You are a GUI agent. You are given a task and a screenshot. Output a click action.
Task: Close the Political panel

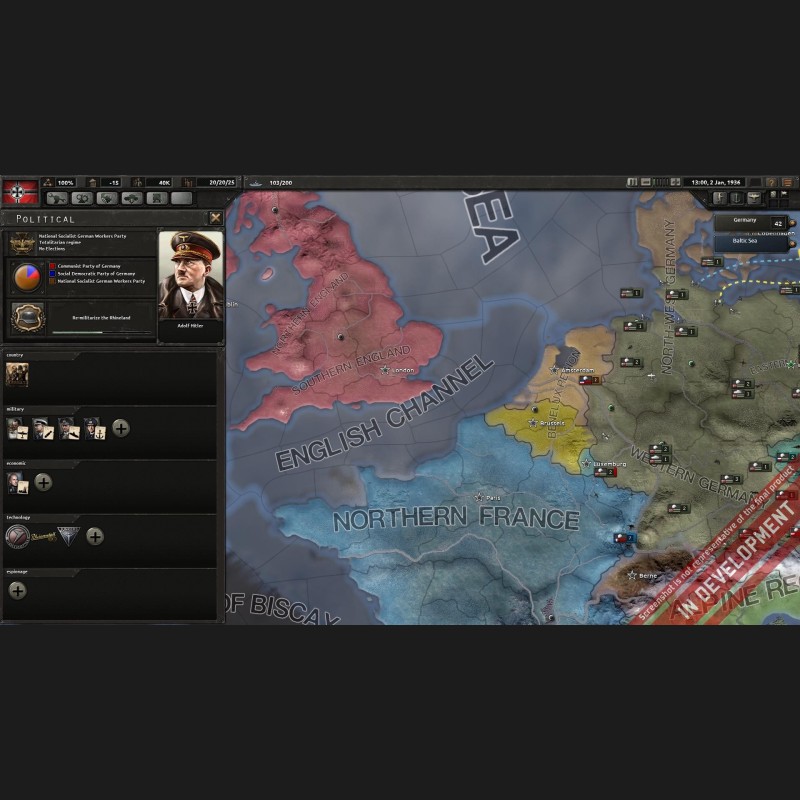(215, 218)
